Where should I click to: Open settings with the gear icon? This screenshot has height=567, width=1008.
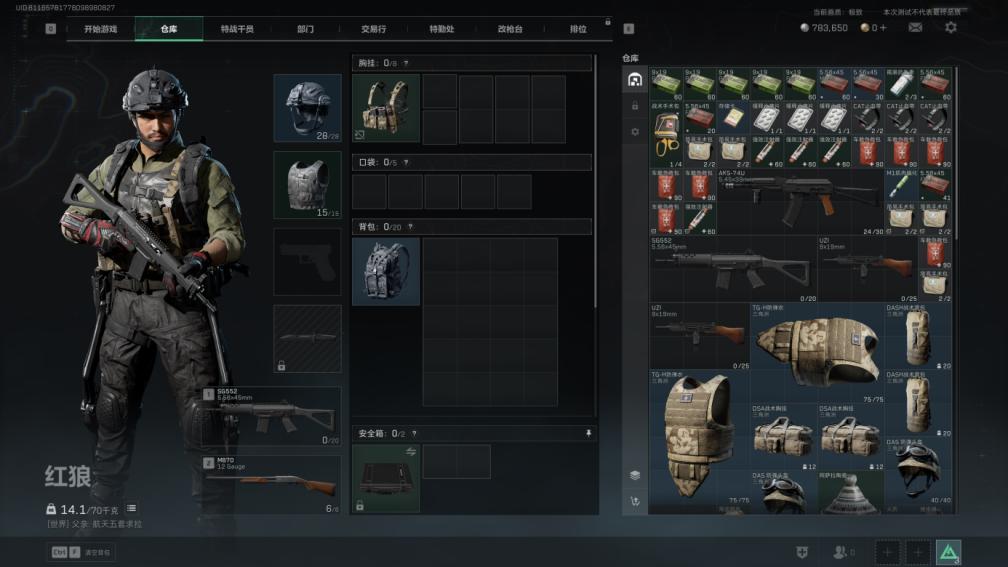pyautogui.click(x=951, y=28)
